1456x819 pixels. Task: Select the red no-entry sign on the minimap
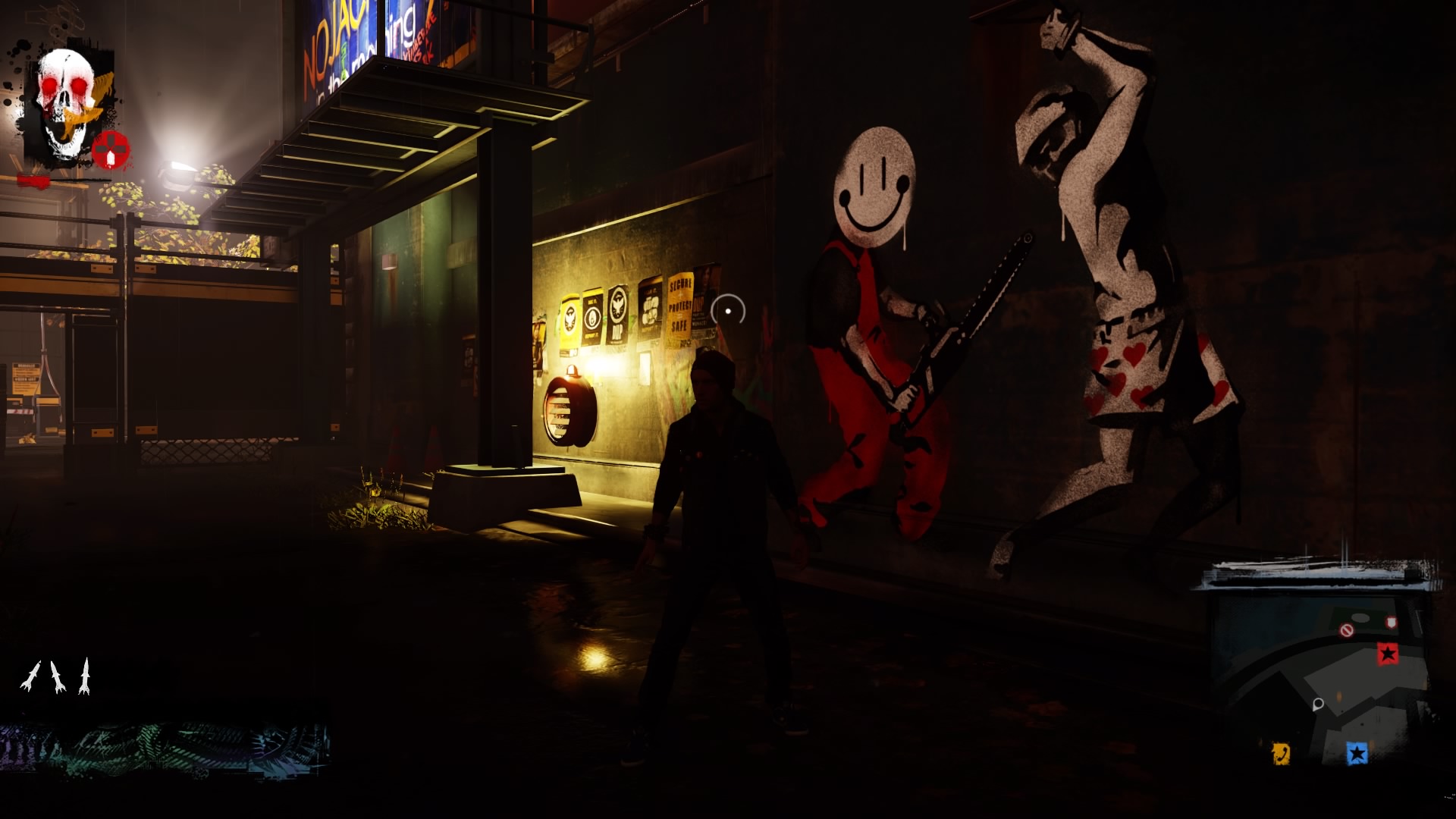[1348, 630]
